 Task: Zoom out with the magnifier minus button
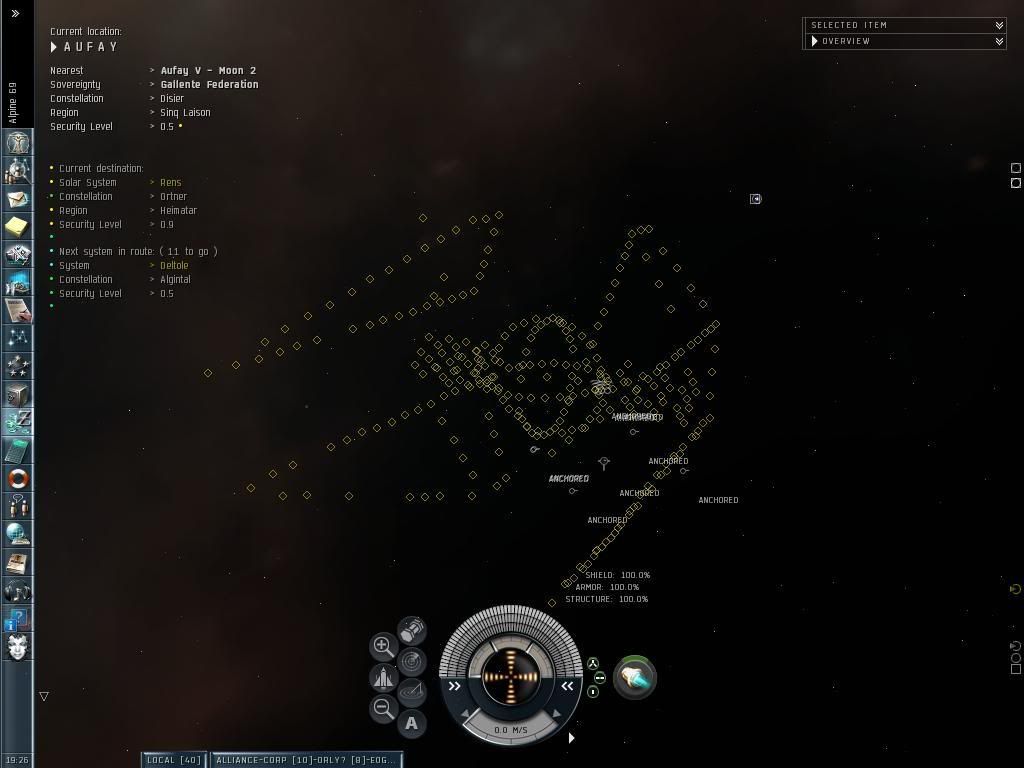pos(383,709)
